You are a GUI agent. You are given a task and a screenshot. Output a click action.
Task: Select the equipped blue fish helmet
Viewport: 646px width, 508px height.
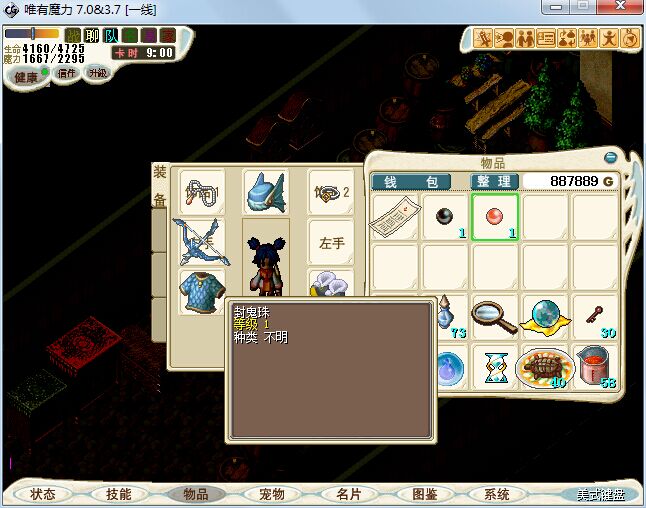[265, 190]
